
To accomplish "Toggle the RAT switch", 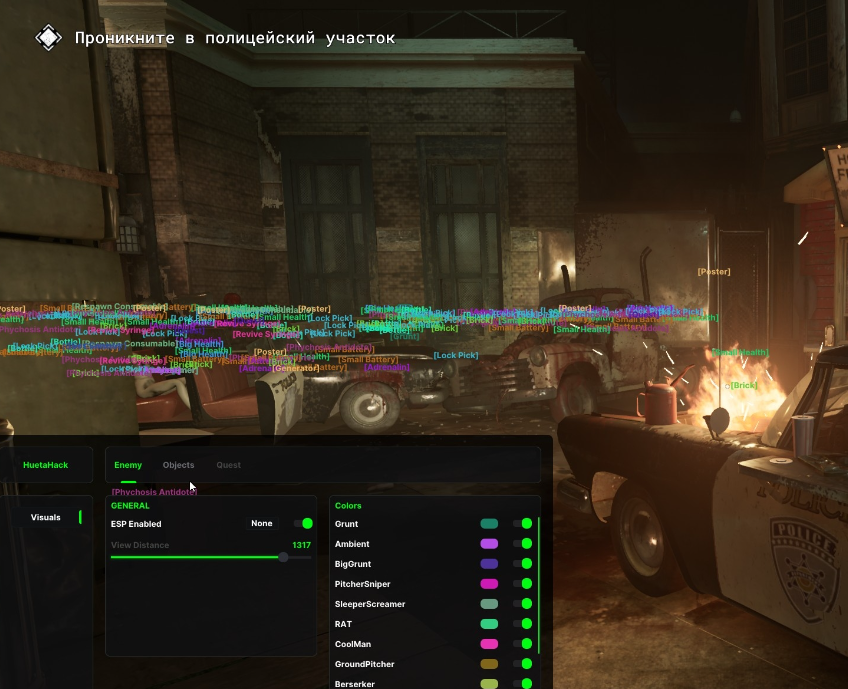I will click(522, 623).
